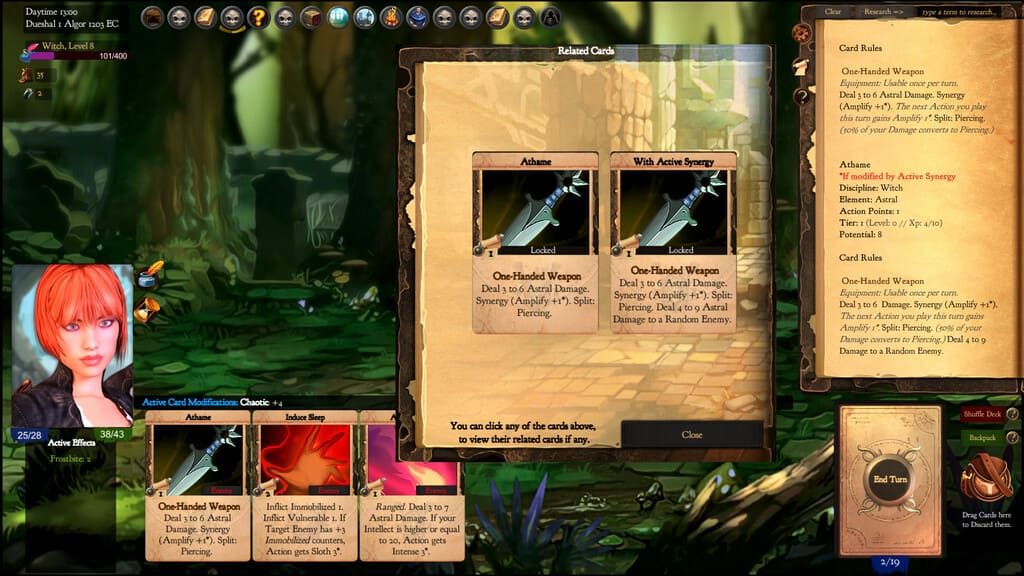This screenshot has height=576, width=1024.
Task: Clear the research panel
Action: [x=833, y=12]
